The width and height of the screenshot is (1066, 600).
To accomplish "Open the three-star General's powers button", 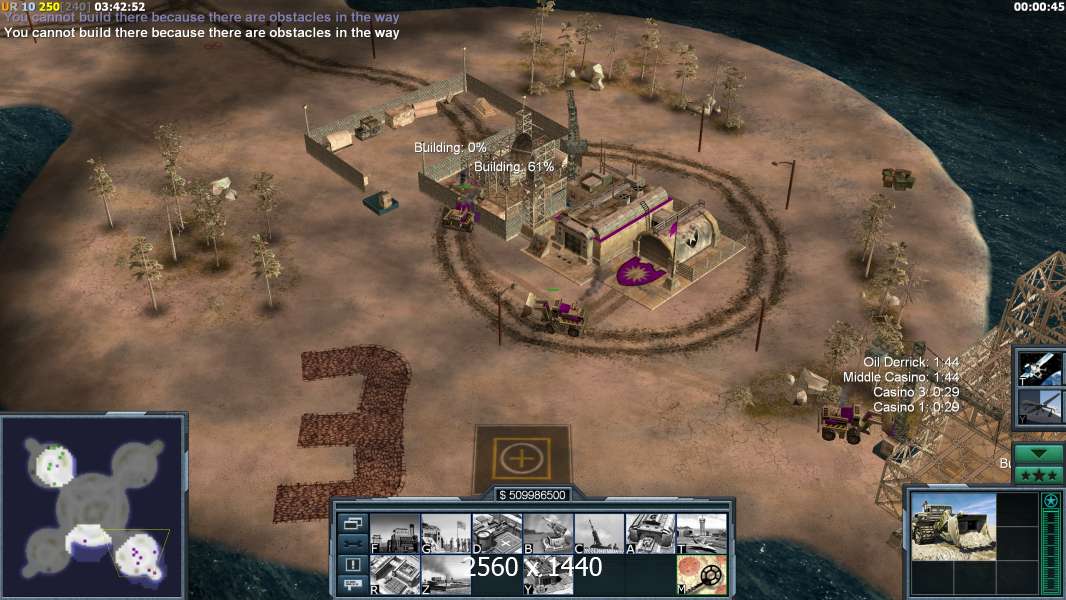I will click(1038, 474).
